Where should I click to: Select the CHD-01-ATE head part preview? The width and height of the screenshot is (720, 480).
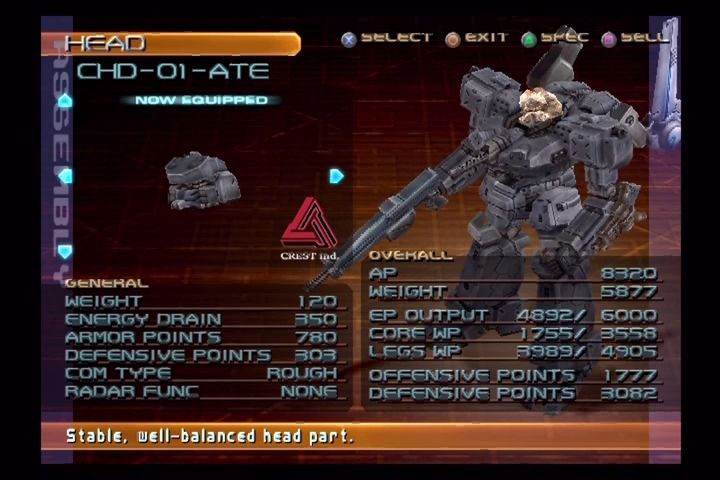pyautogui.click(x=203, y=180)
